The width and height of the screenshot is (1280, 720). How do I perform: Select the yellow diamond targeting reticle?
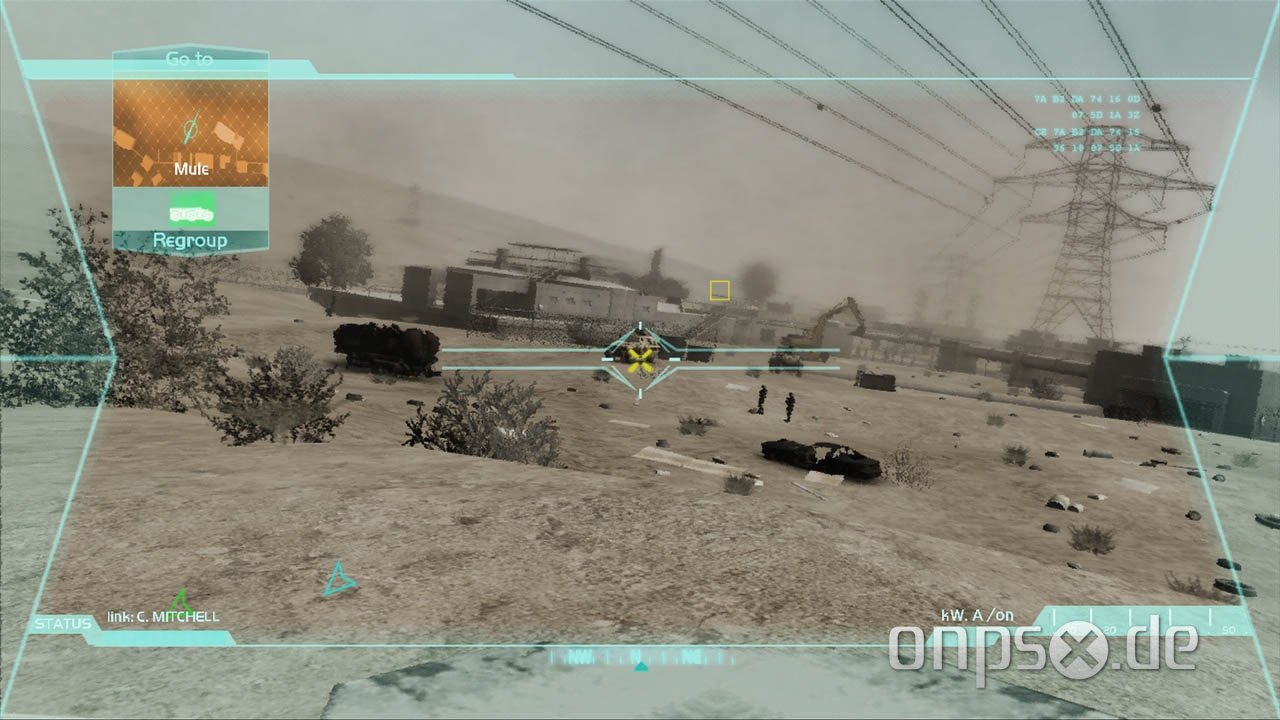[x=638, y=357]
